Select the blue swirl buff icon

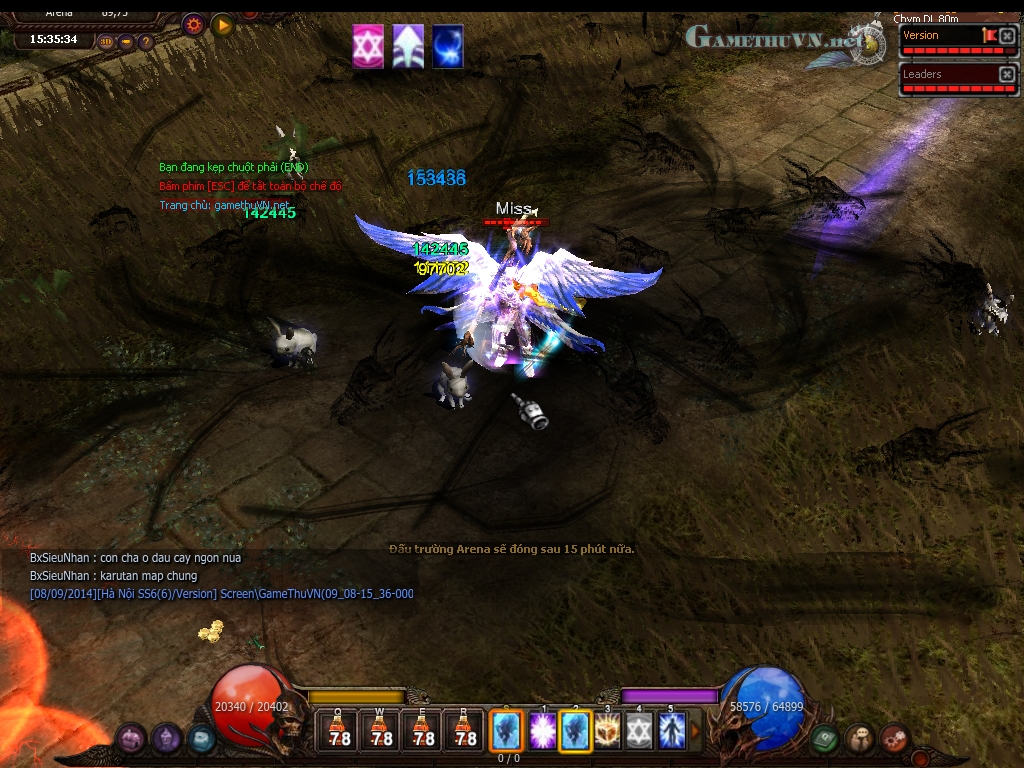click(x=448, y=47)
